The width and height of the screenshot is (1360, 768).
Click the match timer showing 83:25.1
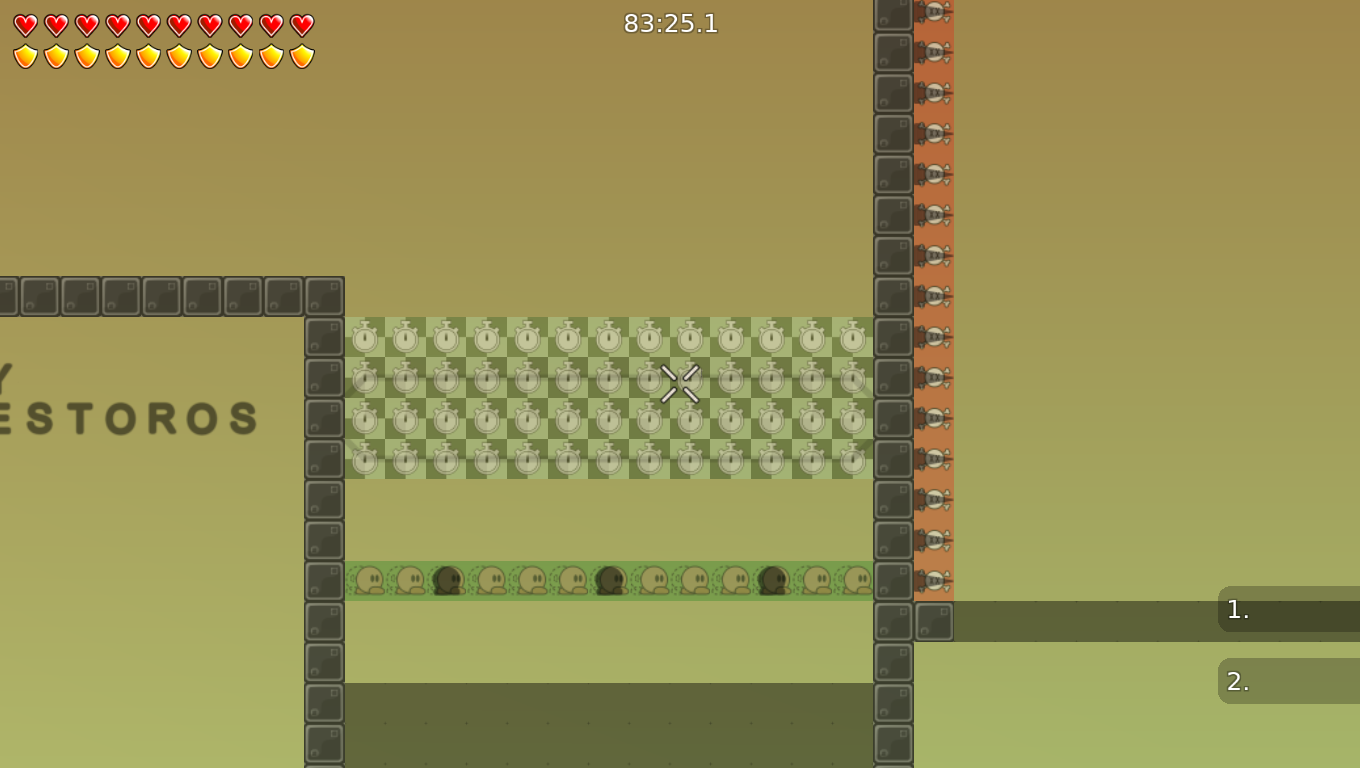point(670,23)
